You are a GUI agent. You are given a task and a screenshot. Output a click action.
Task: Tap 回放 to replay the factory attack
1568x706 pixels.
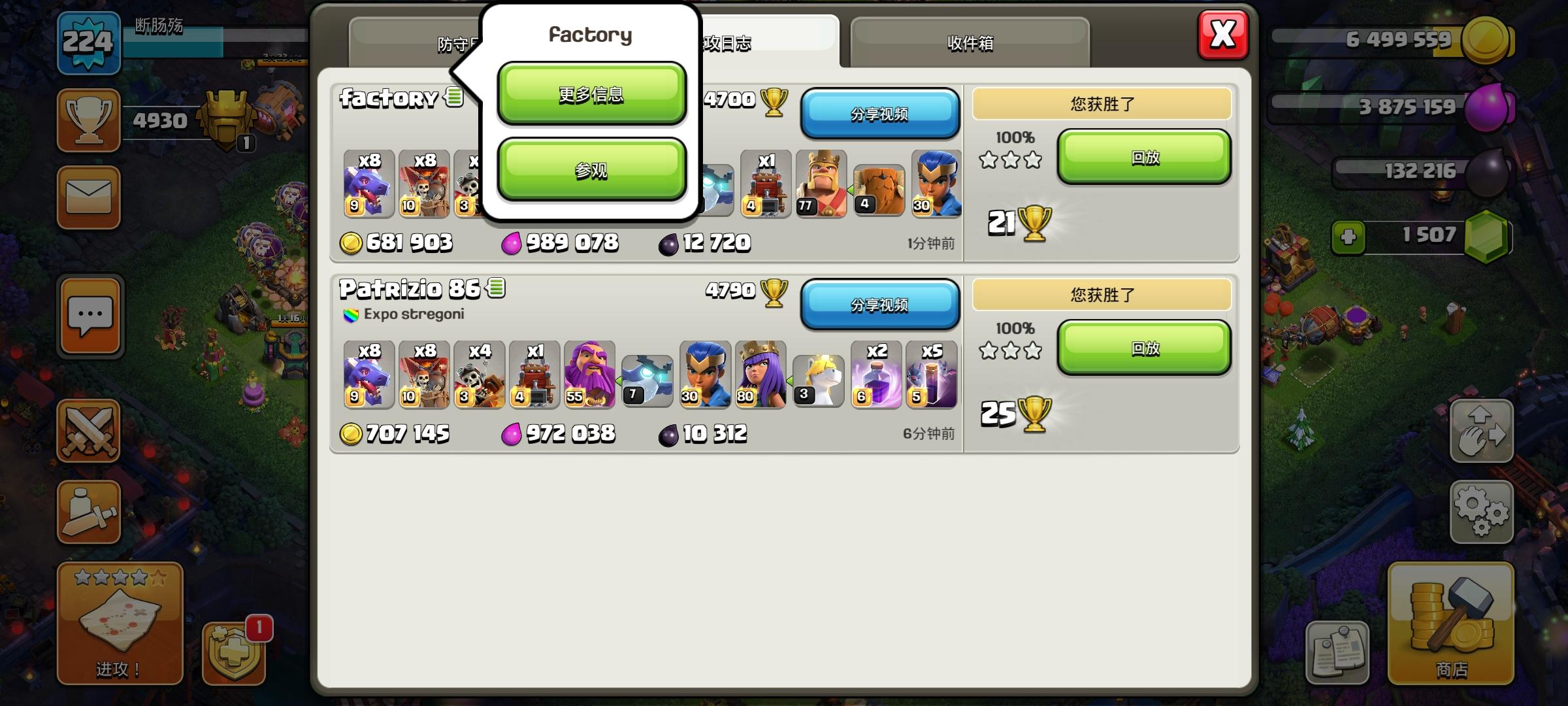pyautogui.click(x=1144, y=157)
